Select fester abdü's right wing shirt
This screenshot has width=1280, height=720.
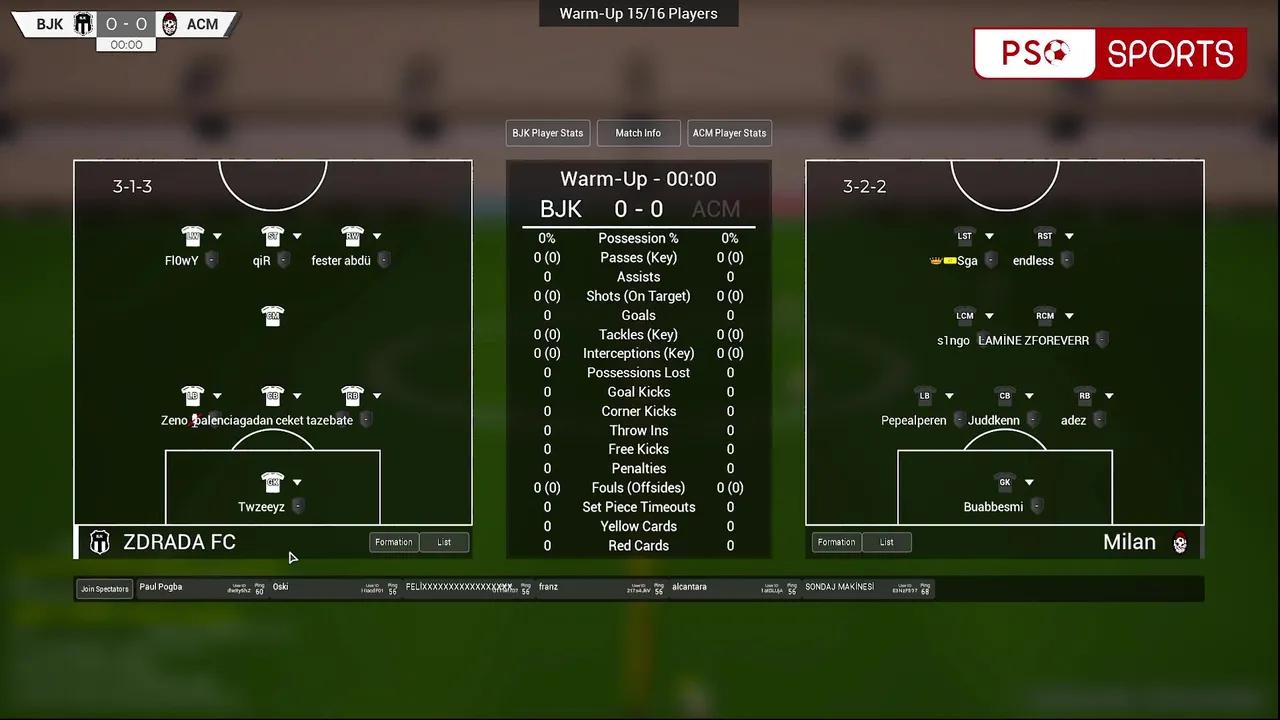click(351, 236)
